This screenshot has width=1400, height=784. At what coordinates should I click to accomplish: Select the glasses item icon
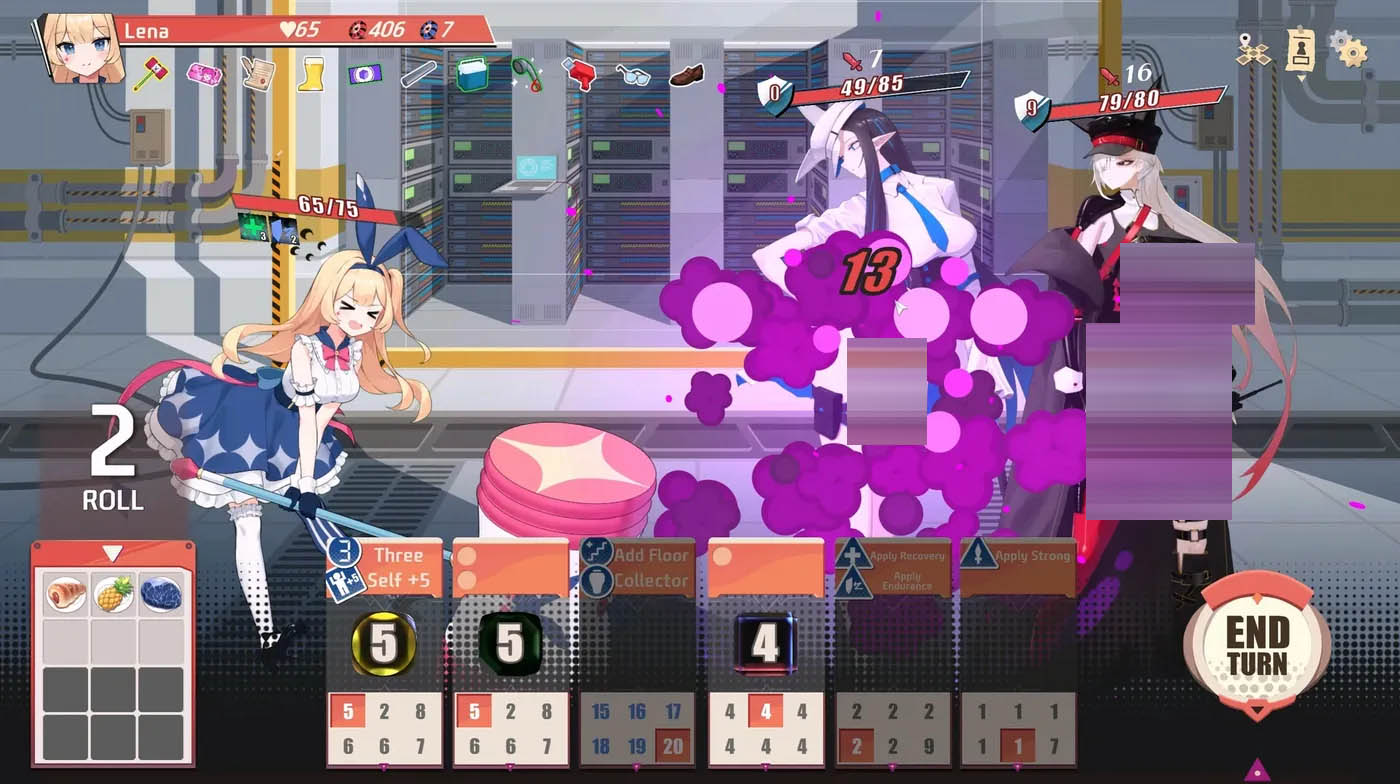pyautogui.click(x=633, y=75)
